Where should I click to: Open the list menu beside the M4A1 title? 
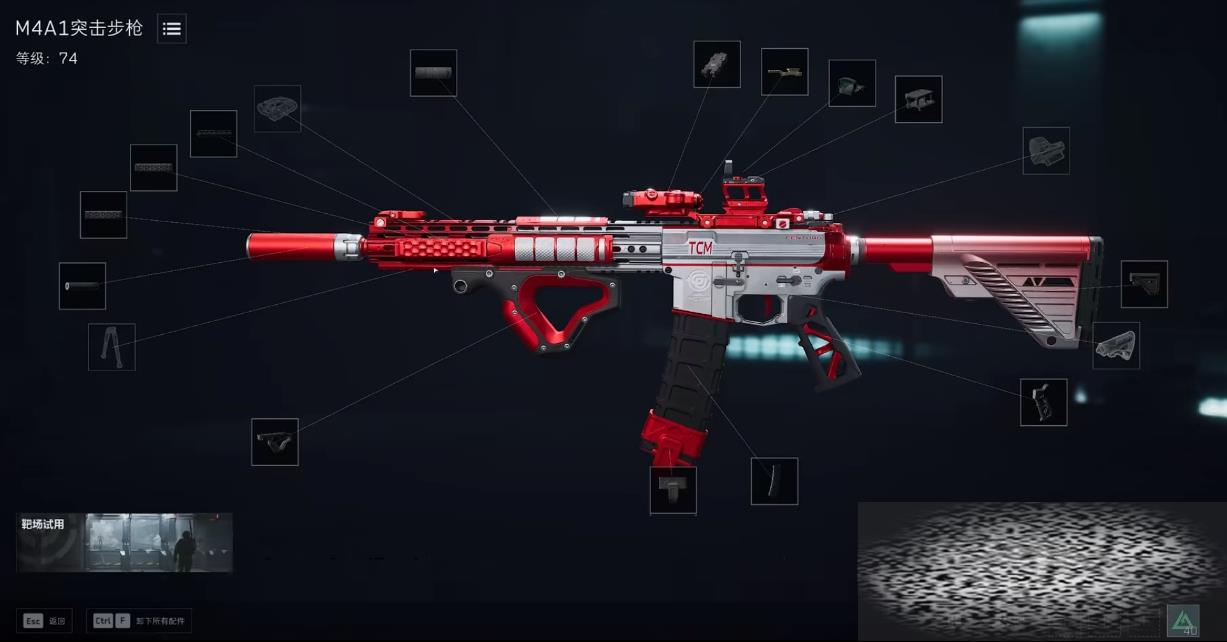[172, 29]
